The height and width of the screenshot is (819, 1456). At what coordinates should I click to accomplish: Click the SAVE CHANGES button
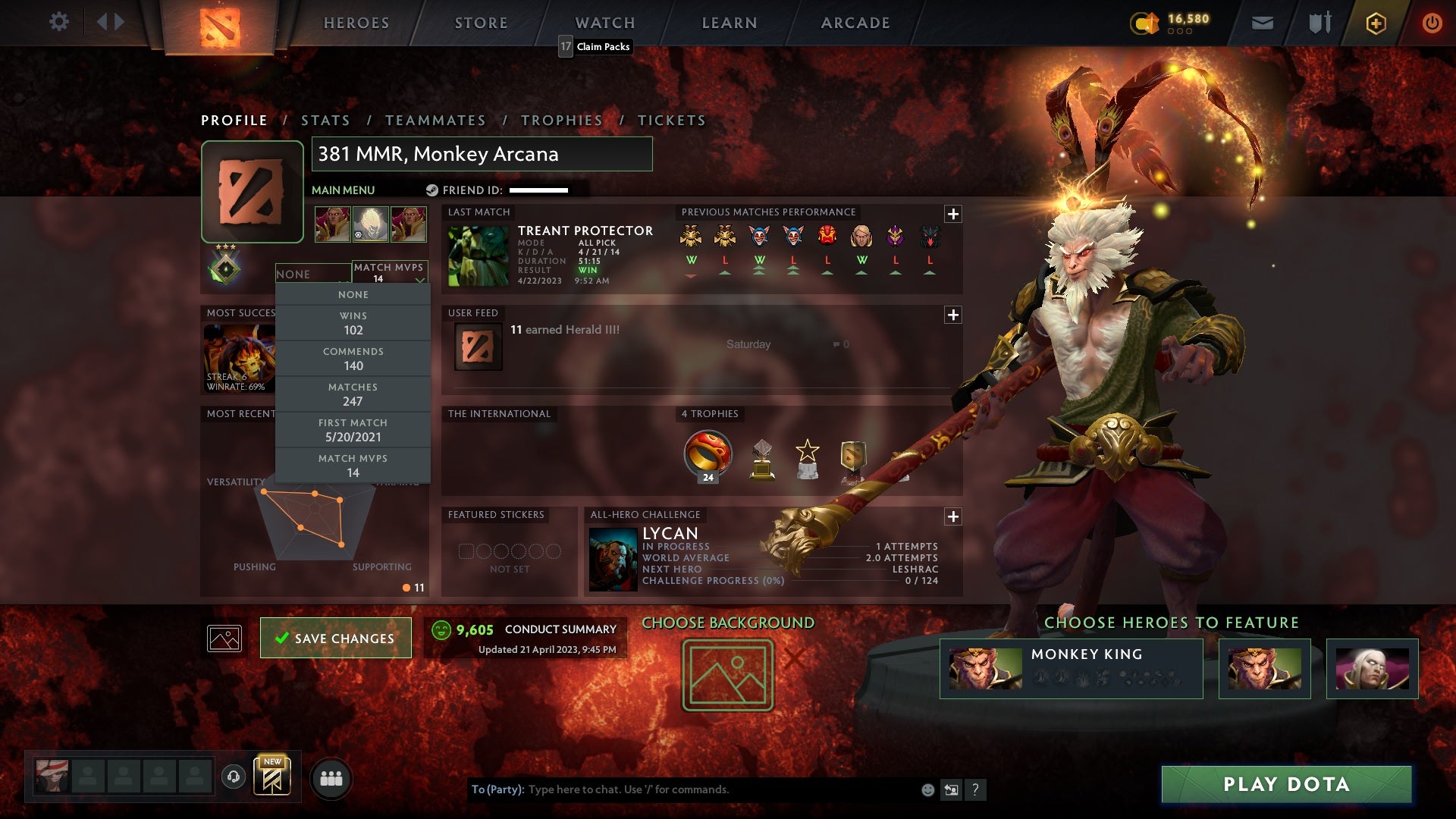pyautogui.click(x=335, y=638)
